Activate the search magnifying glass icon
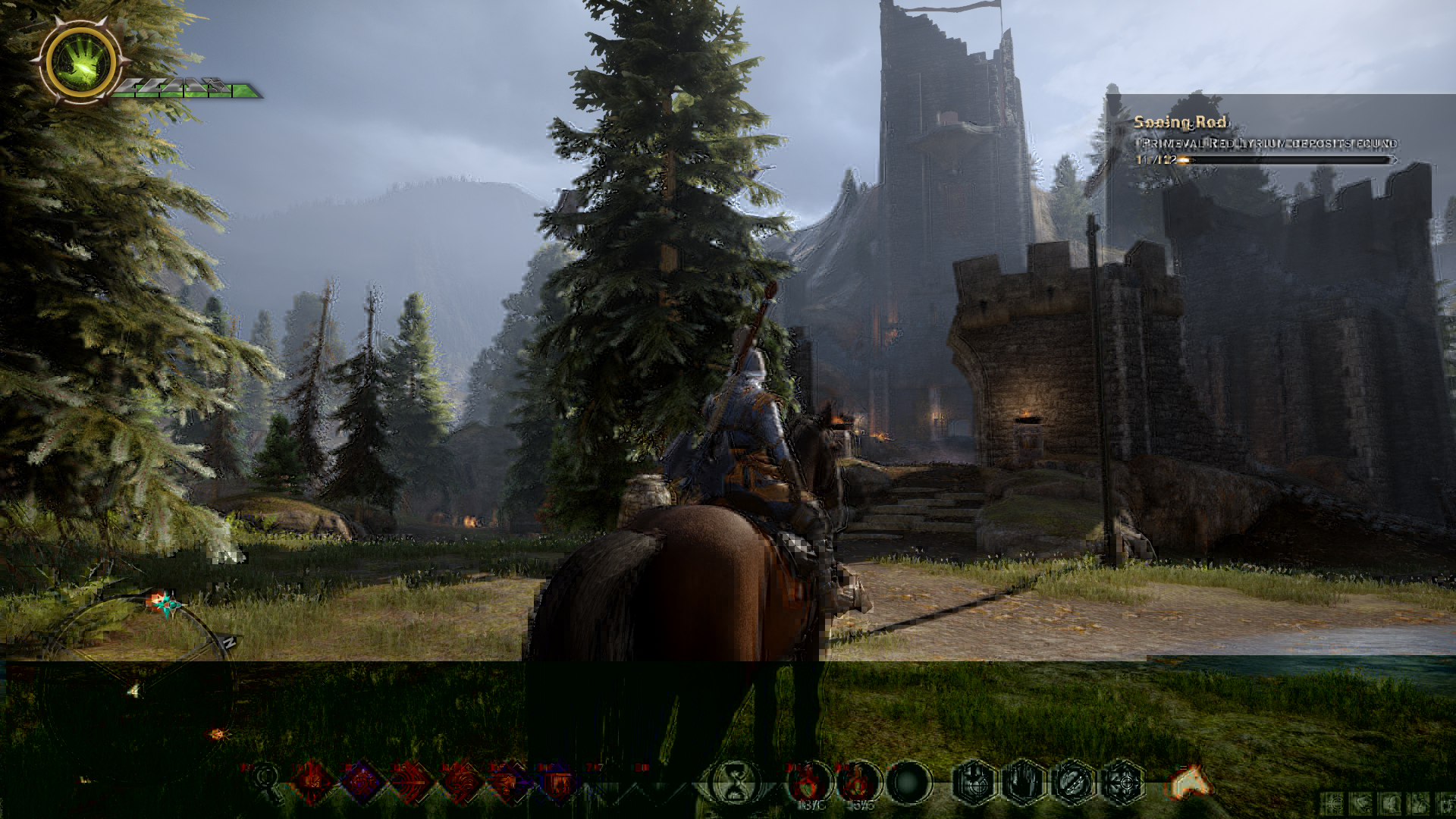The image size is (1456, 819). tap(267, 779)
